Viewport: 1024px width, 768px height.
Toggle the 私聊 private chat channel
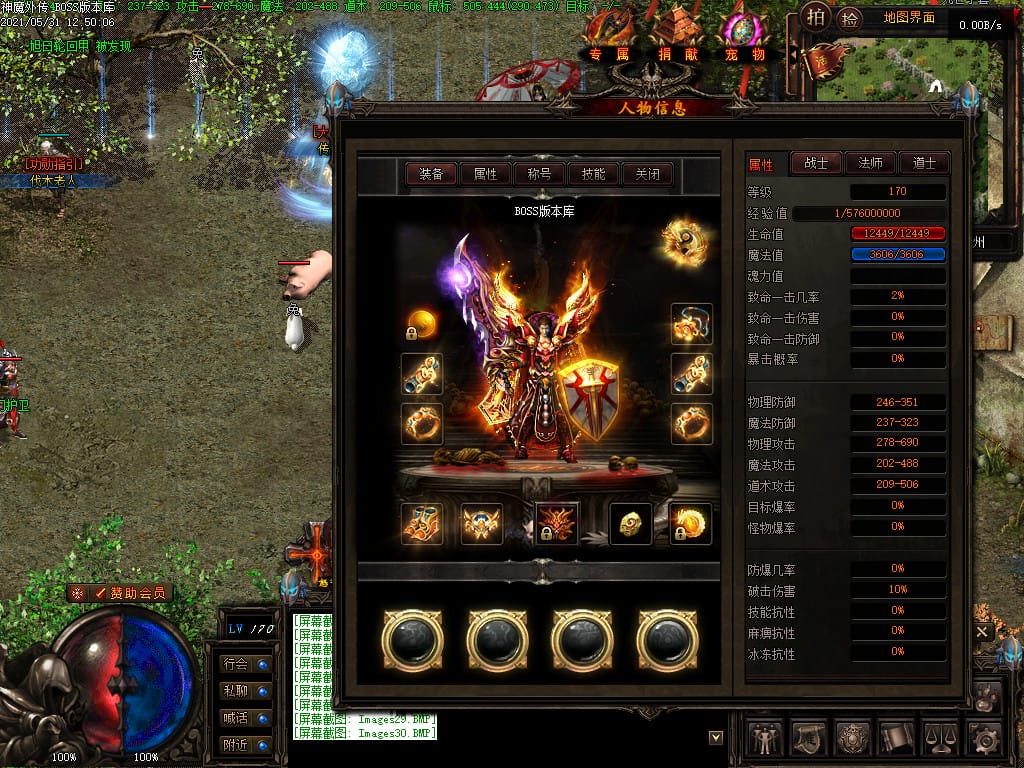[x=245, y=691]
